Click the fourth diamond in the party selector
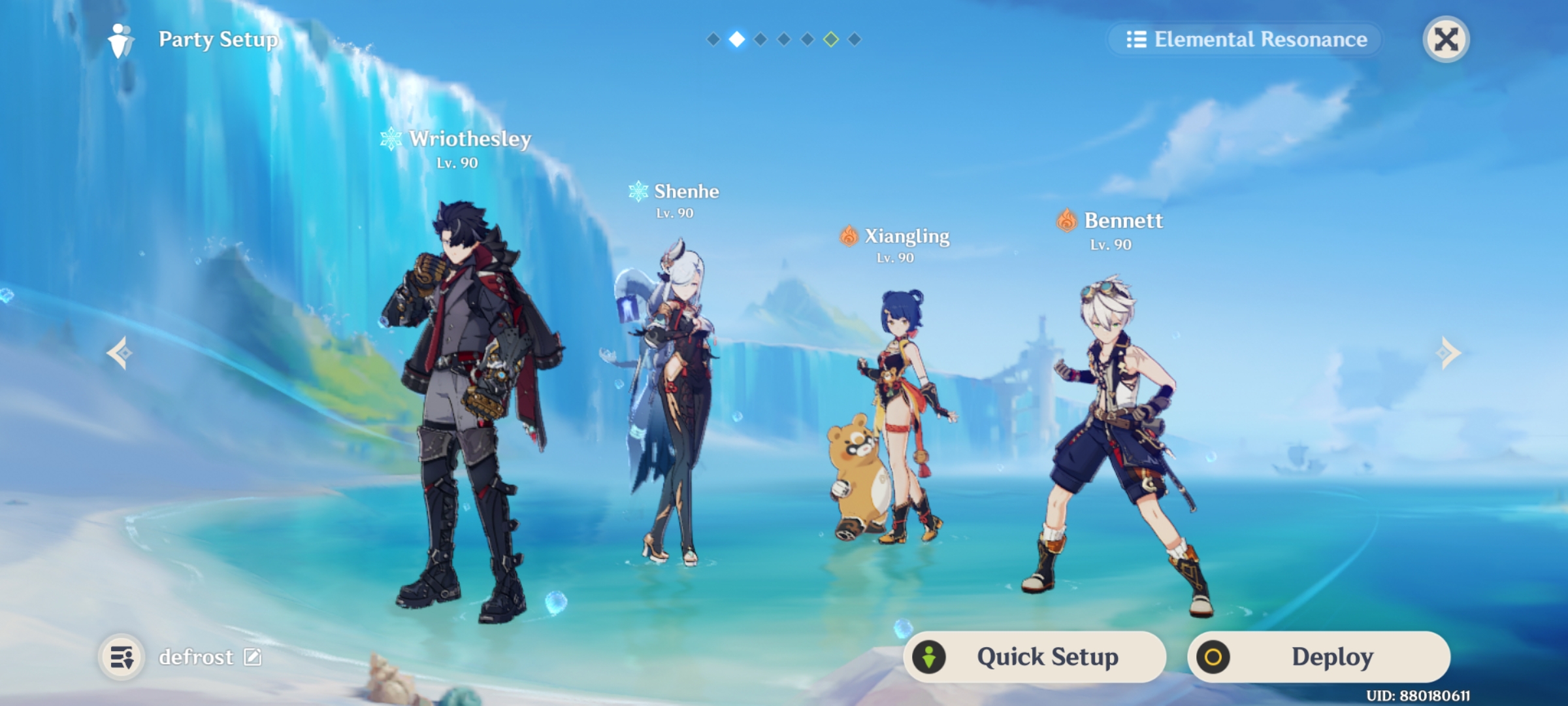This screenshot has width=1568, height=706. pyautogui.click(x=782, y=39)
